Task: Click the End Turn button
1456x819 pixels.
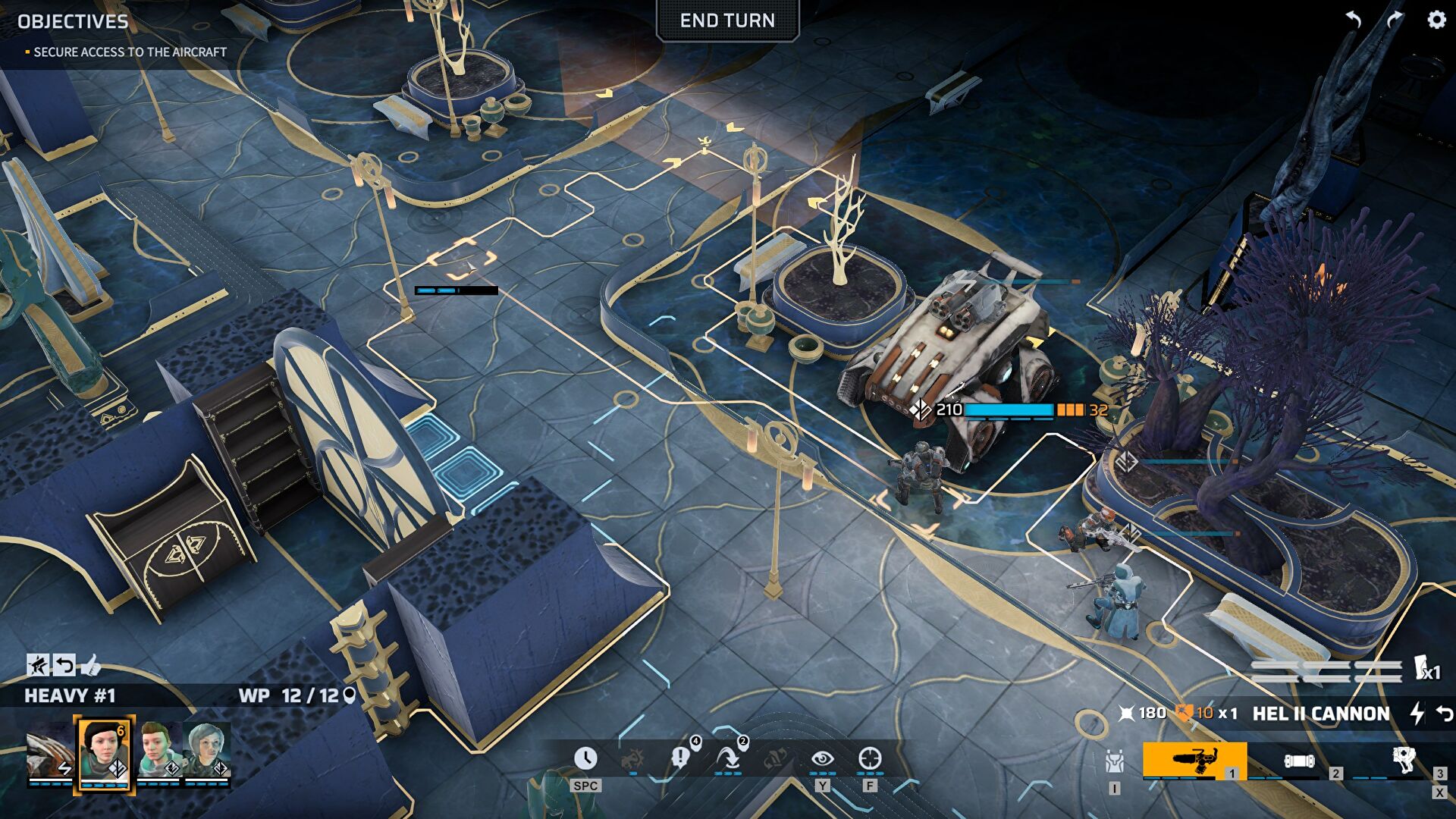Action: point(727,20)
